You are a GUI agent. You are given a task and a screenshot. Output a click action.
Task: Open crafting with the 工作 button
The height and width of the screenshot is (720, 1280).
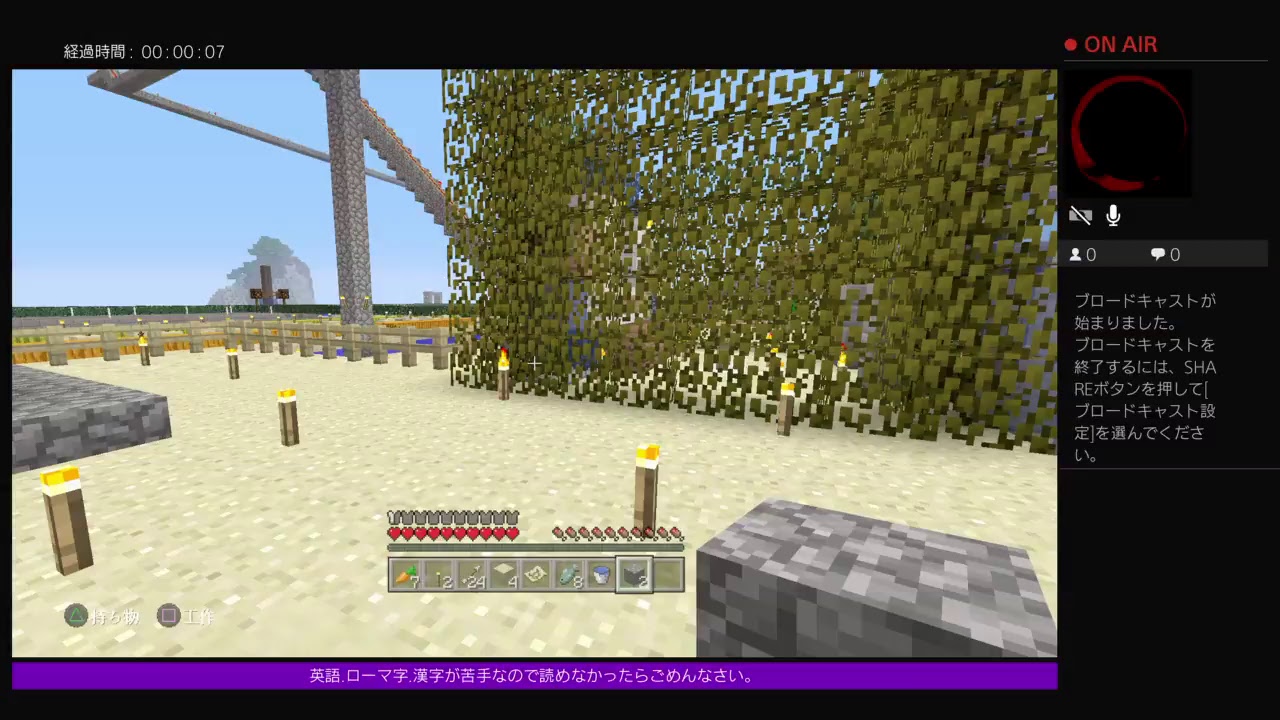point(186,617)
